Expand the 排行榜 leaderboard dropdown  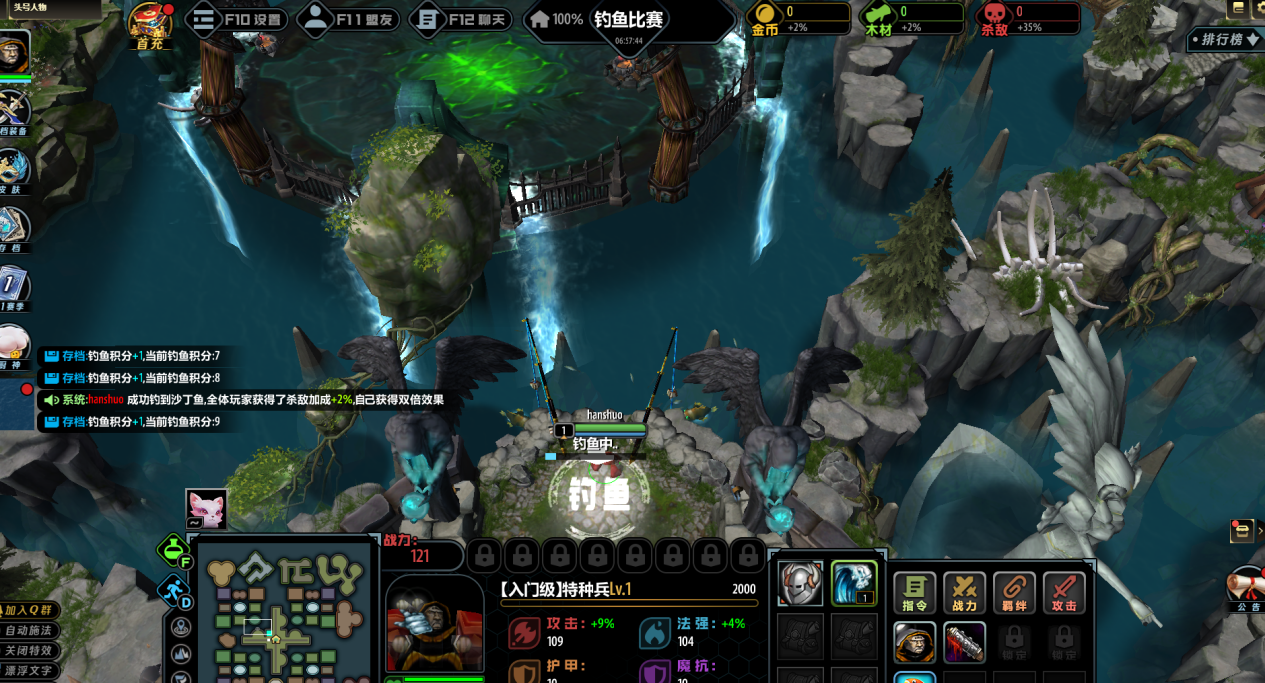tap(1226, 40)
